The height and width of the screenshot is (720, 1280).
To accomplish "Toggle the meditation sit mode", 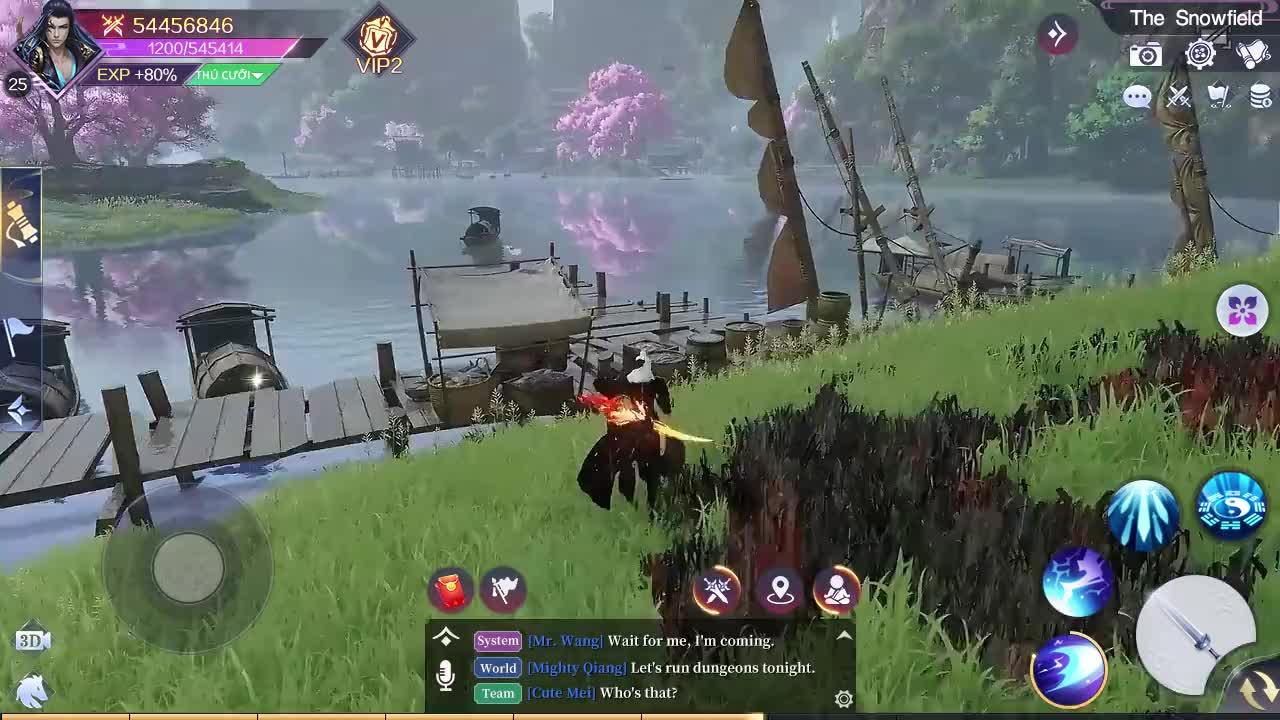I will coord(838,591).
